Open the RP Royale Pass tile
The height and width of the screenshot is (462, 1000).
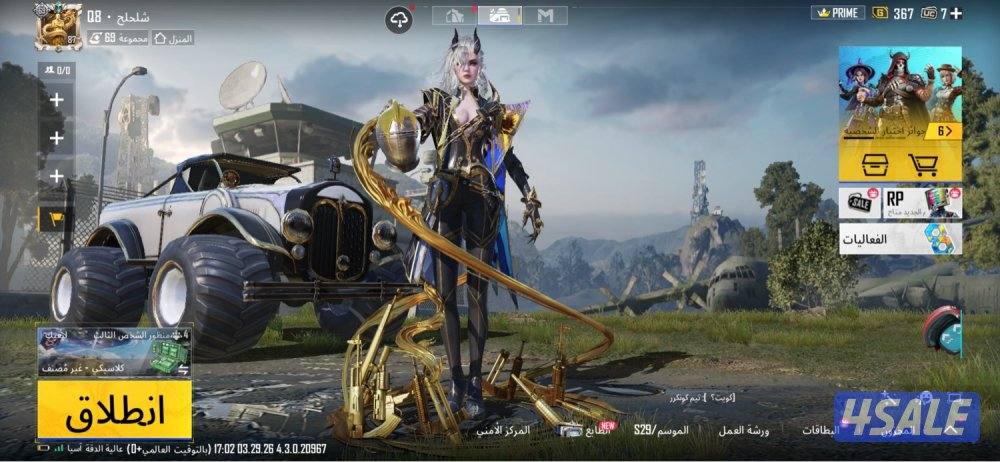pos(920,202)
